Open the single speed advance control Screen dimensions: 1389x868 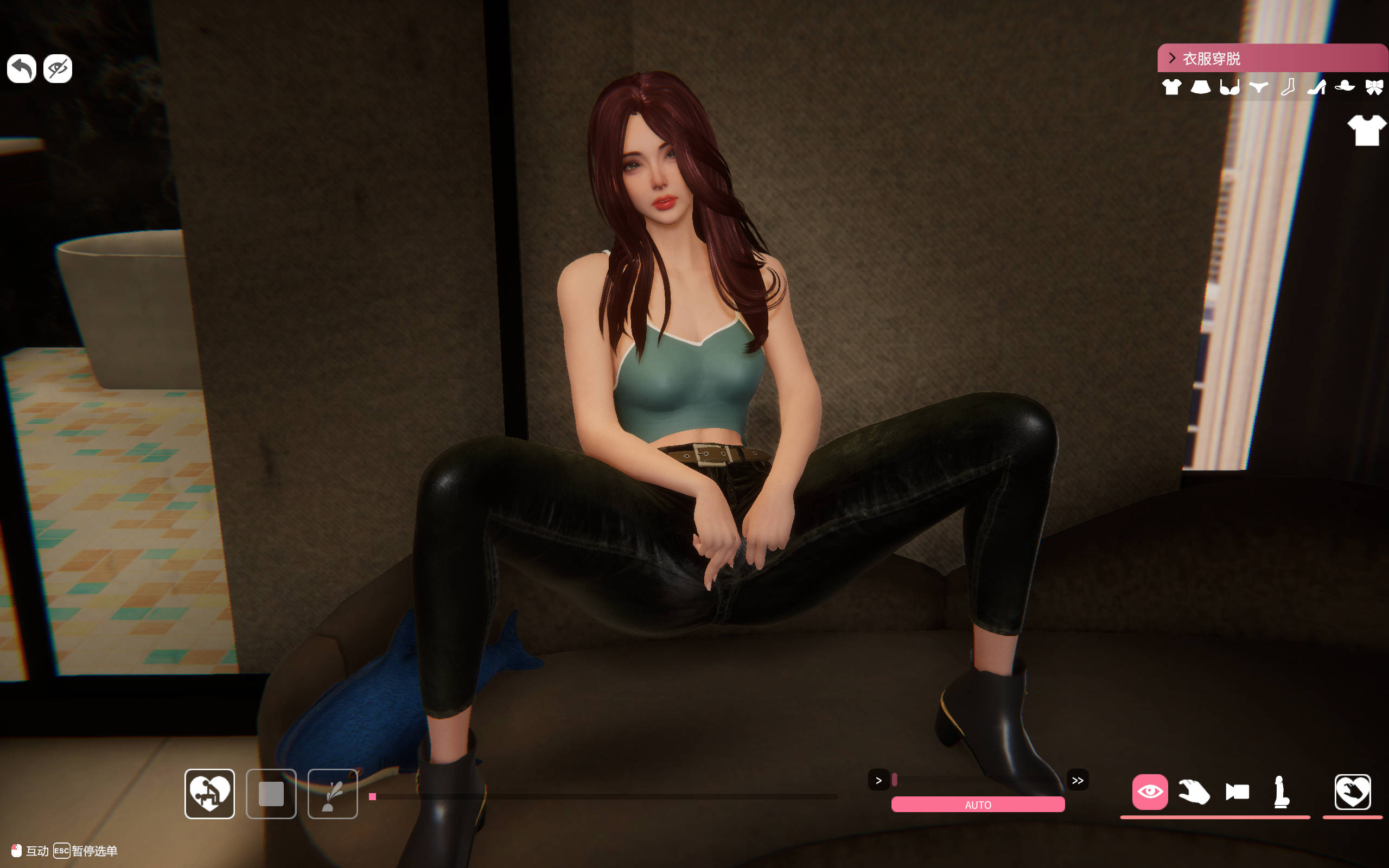pos(879,780)
